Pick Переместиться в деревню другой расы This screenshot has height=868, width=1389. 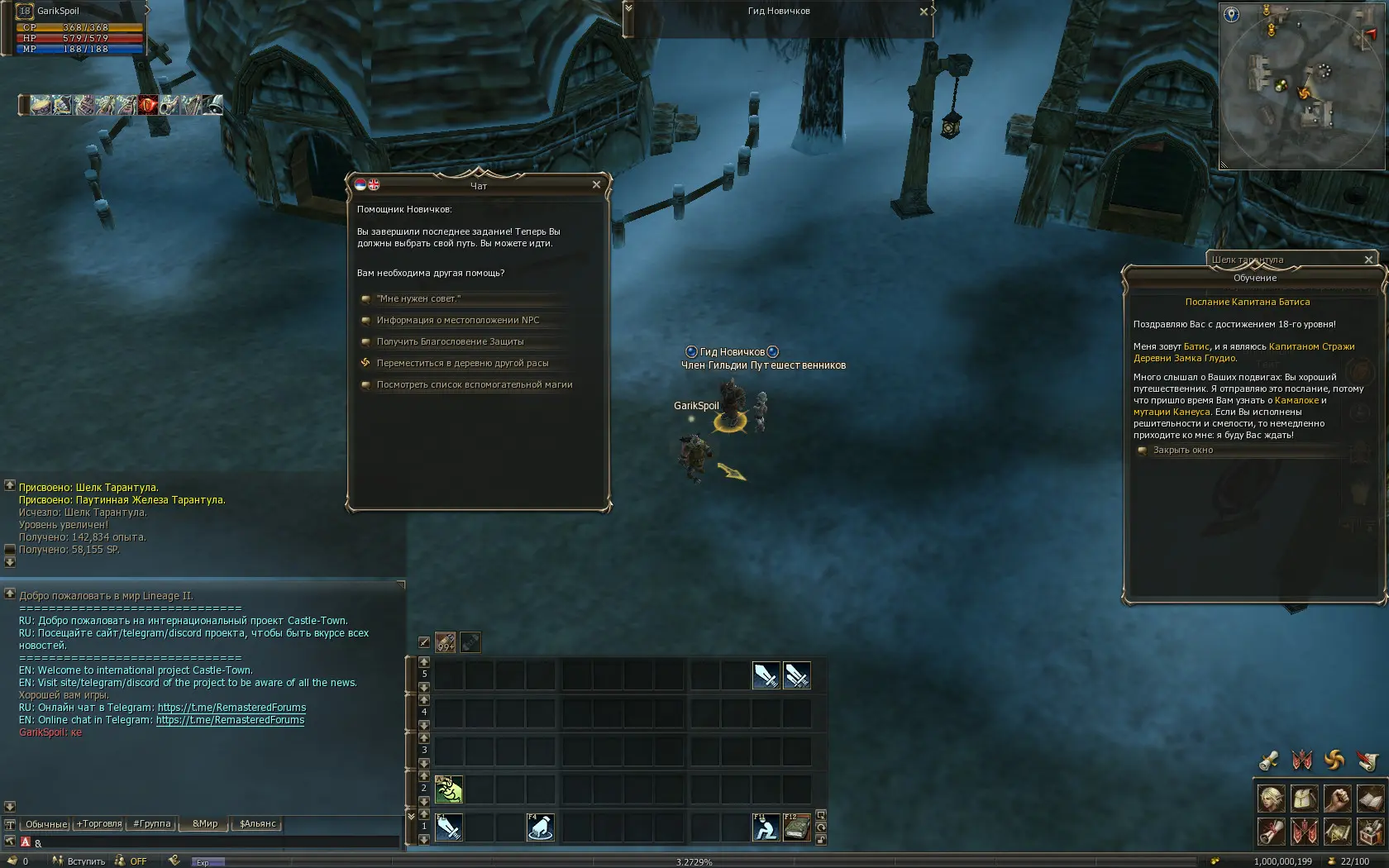point(462,363)
